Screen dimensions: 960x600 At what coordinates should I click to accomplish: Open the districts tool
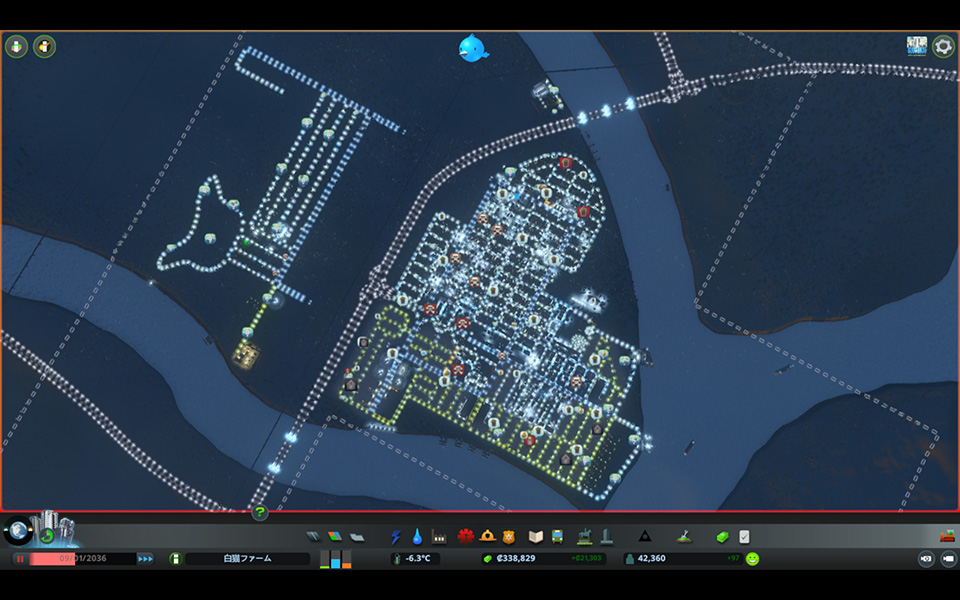pyautogui.click(x=357, y=537)
